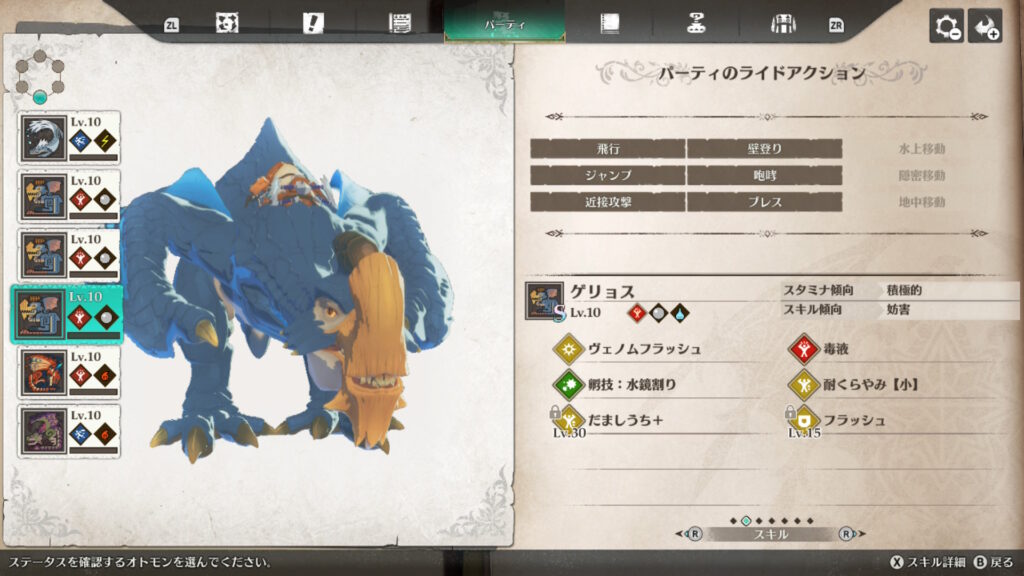Select the highlighted Gypceros party slot
1024x576 pixels.
tap(69, 314)
